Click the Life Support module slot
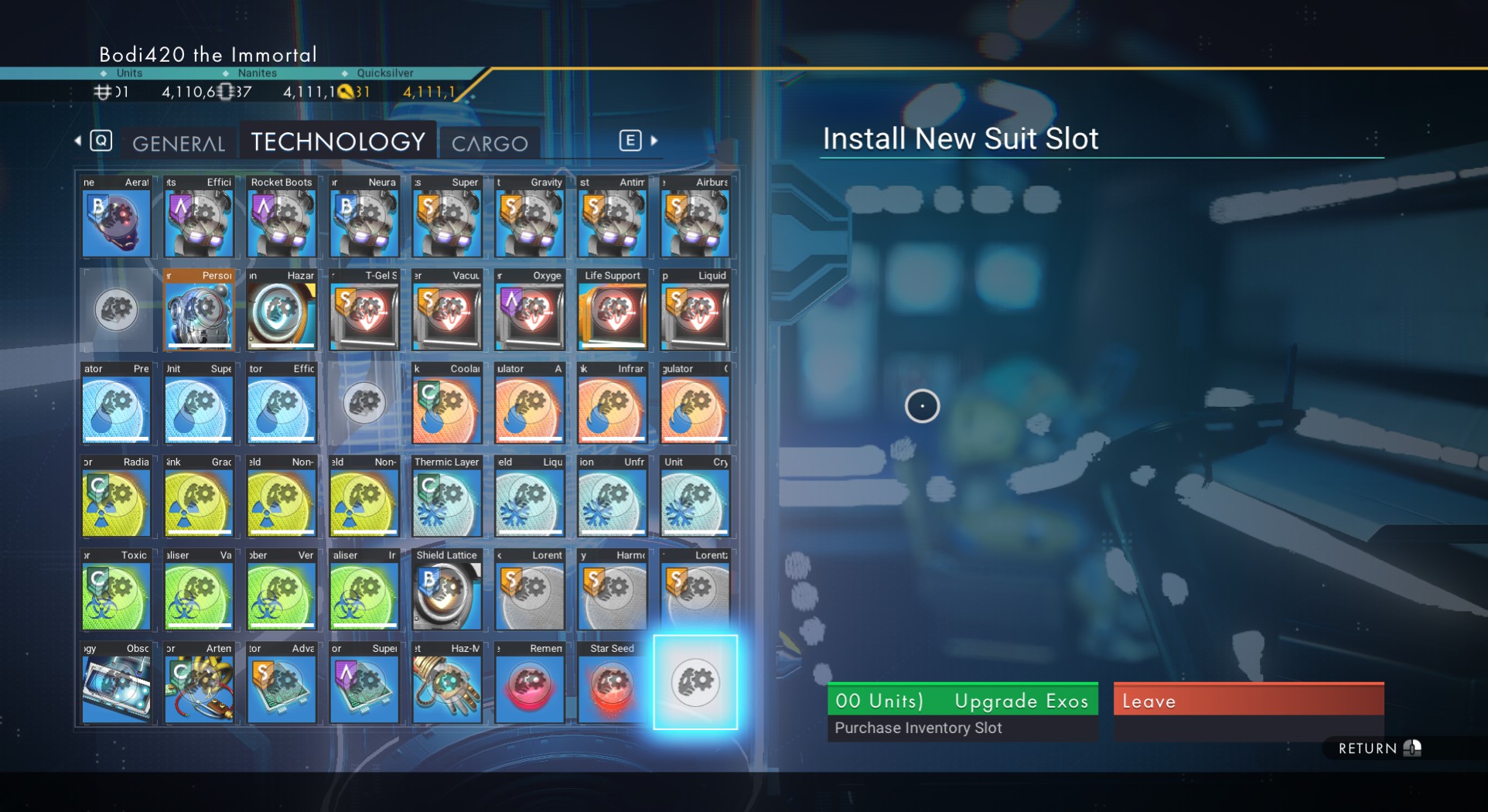The height and width of the screenshot is (812, 1488). pos(612,311)
